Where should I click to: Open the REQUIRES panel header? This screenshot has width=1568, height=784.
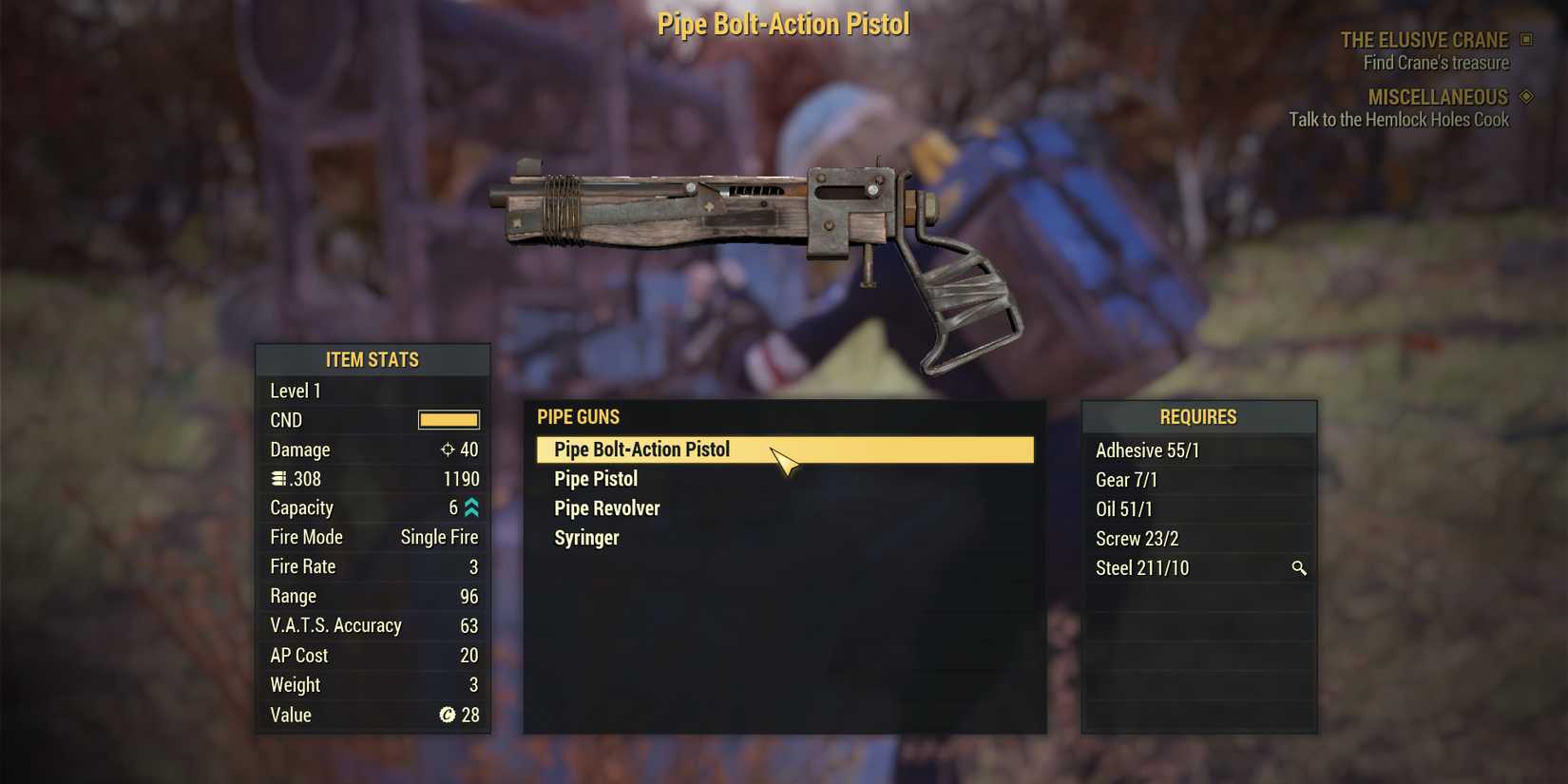coord(1198,416)
